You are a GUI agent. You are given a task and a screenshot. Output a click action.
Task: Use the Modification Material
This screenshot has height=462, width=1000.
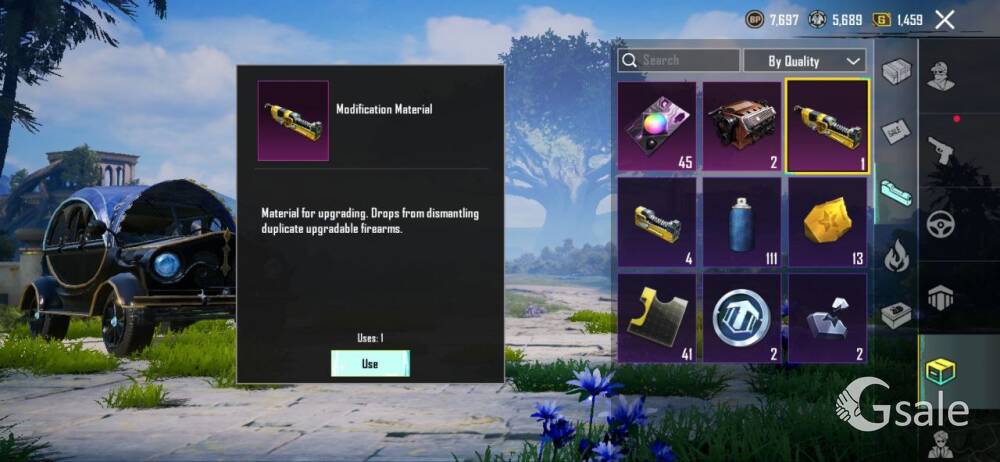[x=370, y=363]
